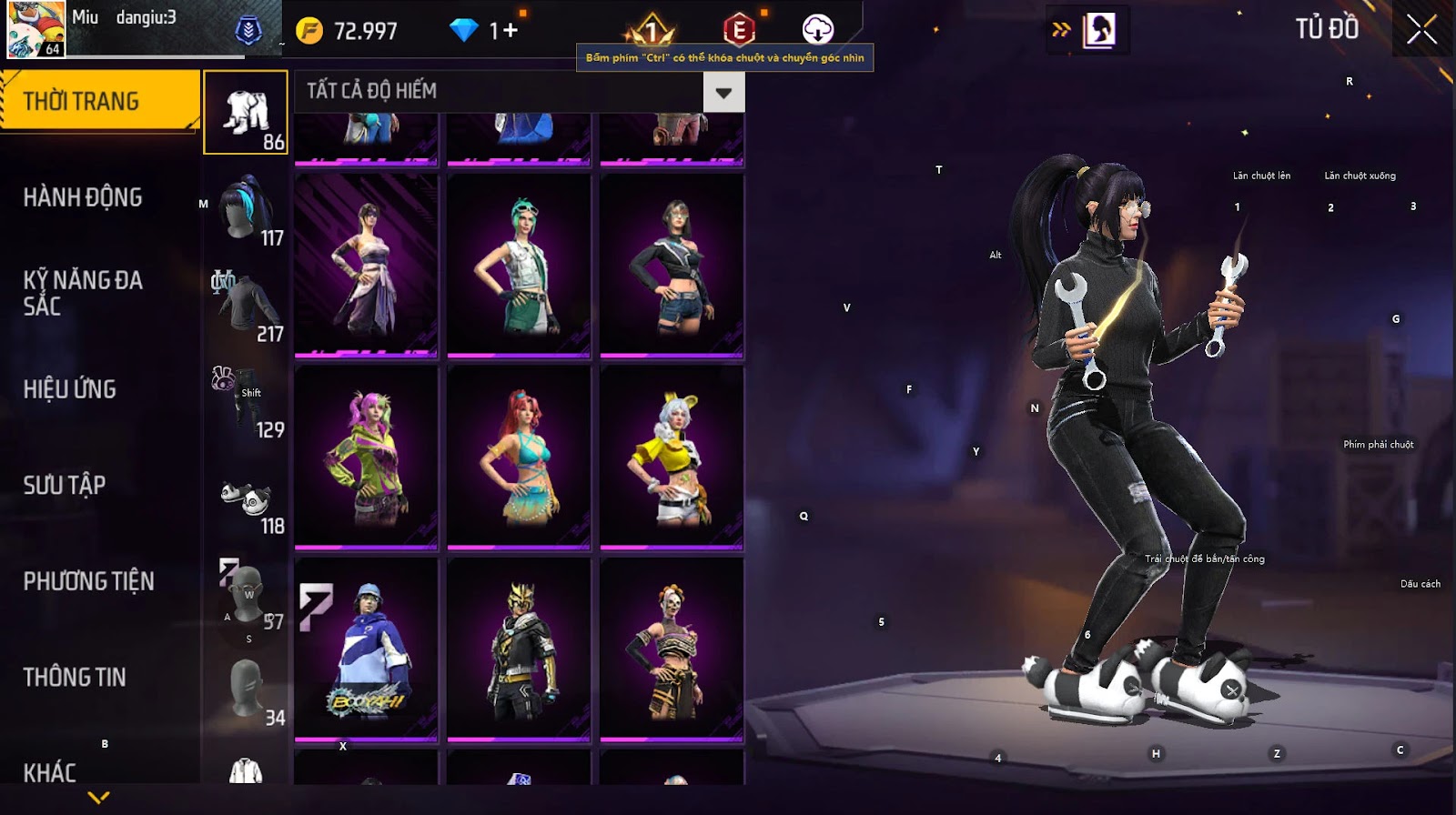Select the Hiệu Ứng menu entry
The height and width of the screenshot is (815, 1456).
pos(70,389)
